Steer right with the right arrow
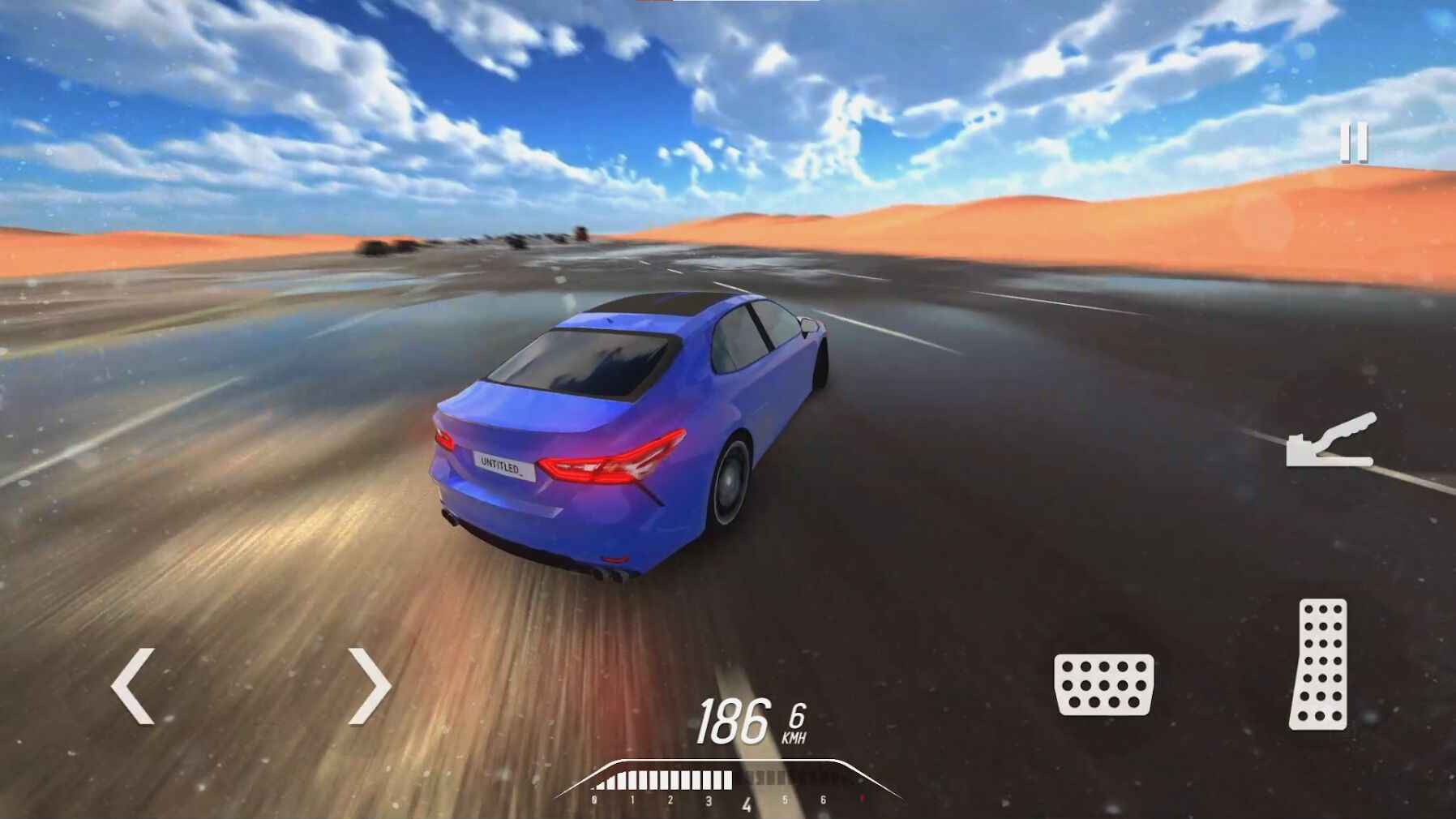This screenshot has height=819, width=1456. [370, 686]
